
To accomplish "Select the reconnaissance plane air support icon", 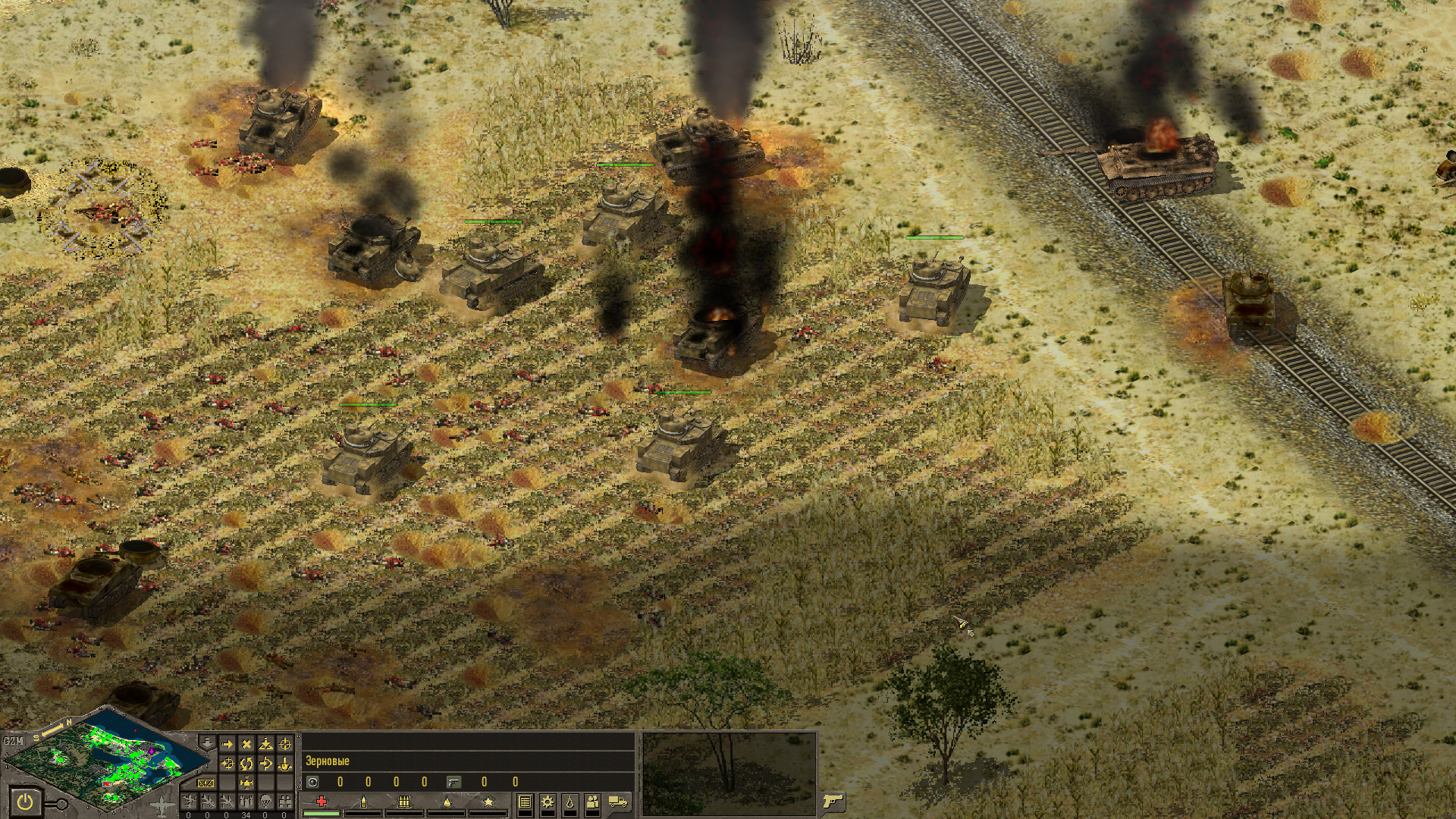I will click(189, 802).
